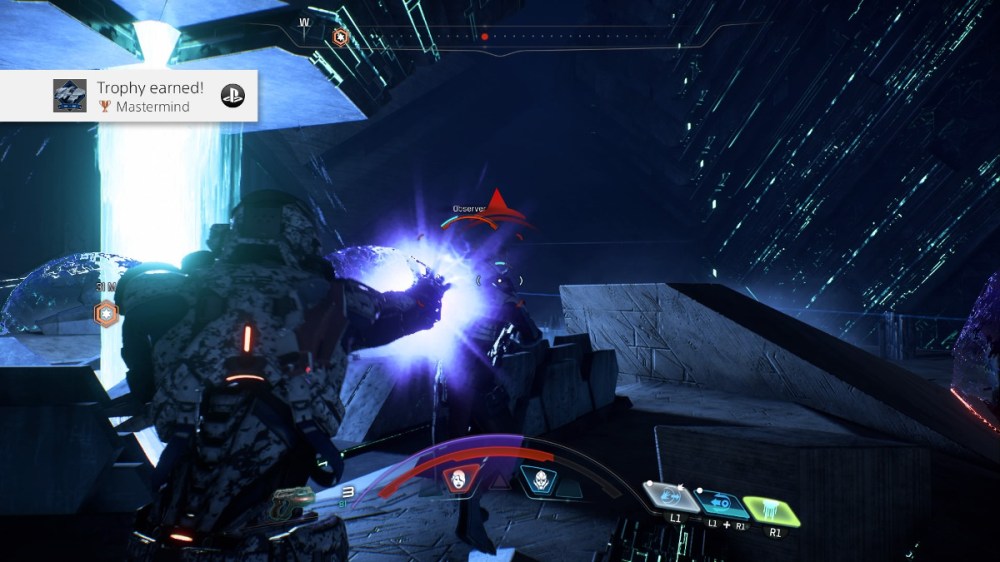Screen dimensions: 1000x562
Task: Activate the glowing green power icon
Action: [773, 511]
